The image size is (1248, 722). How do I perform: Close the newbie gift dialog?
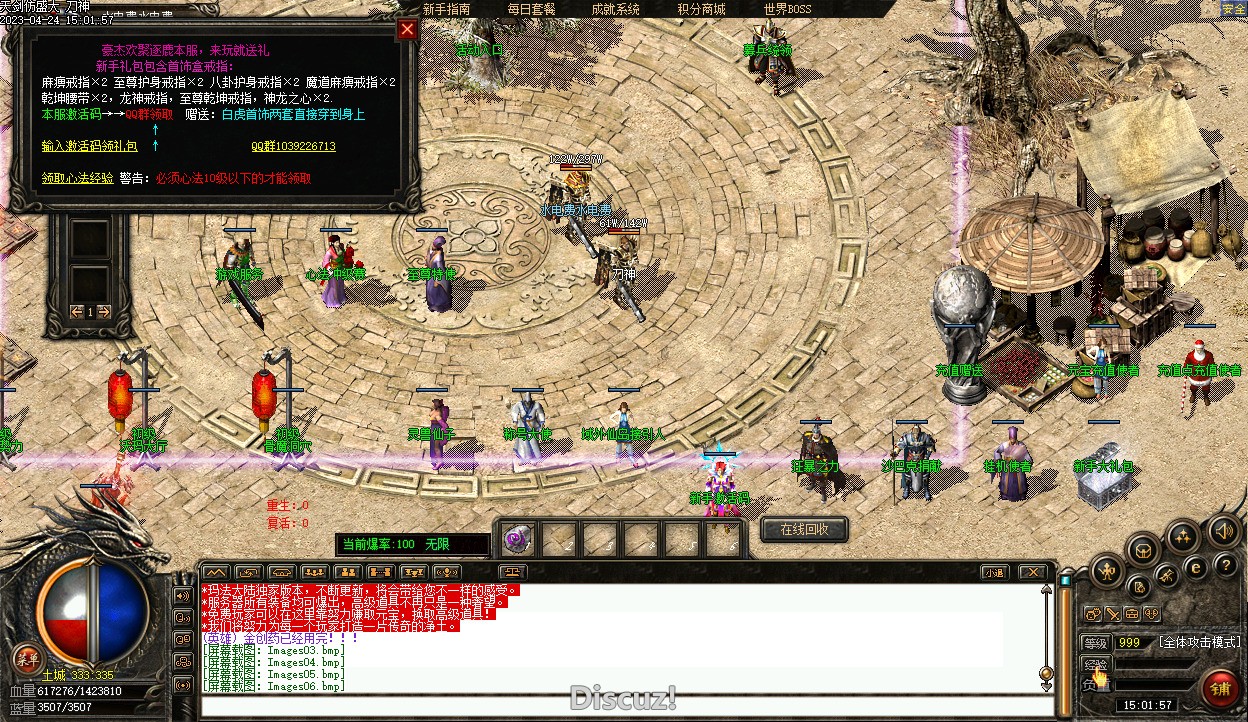[x=407, y=29]
